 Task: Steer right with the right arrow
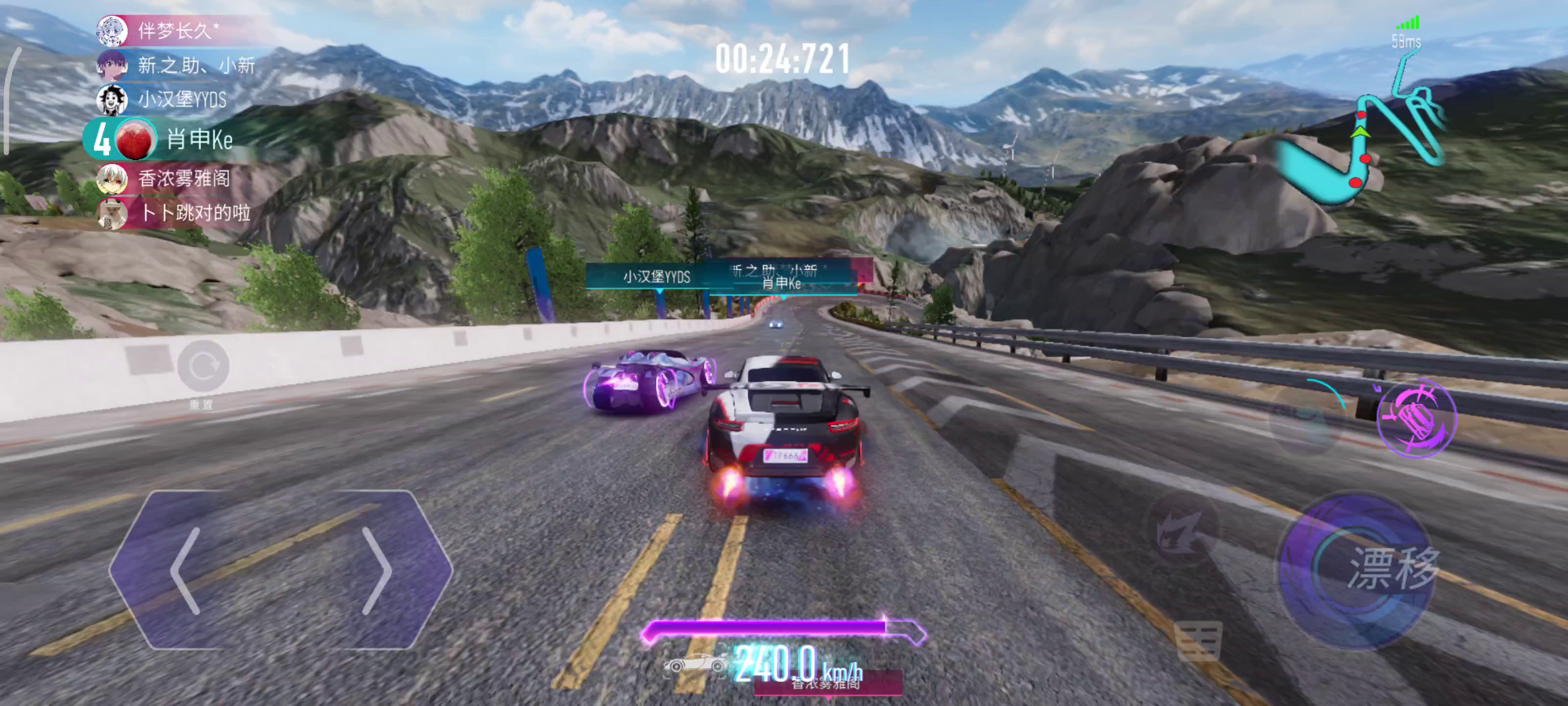tap(377, 571)
